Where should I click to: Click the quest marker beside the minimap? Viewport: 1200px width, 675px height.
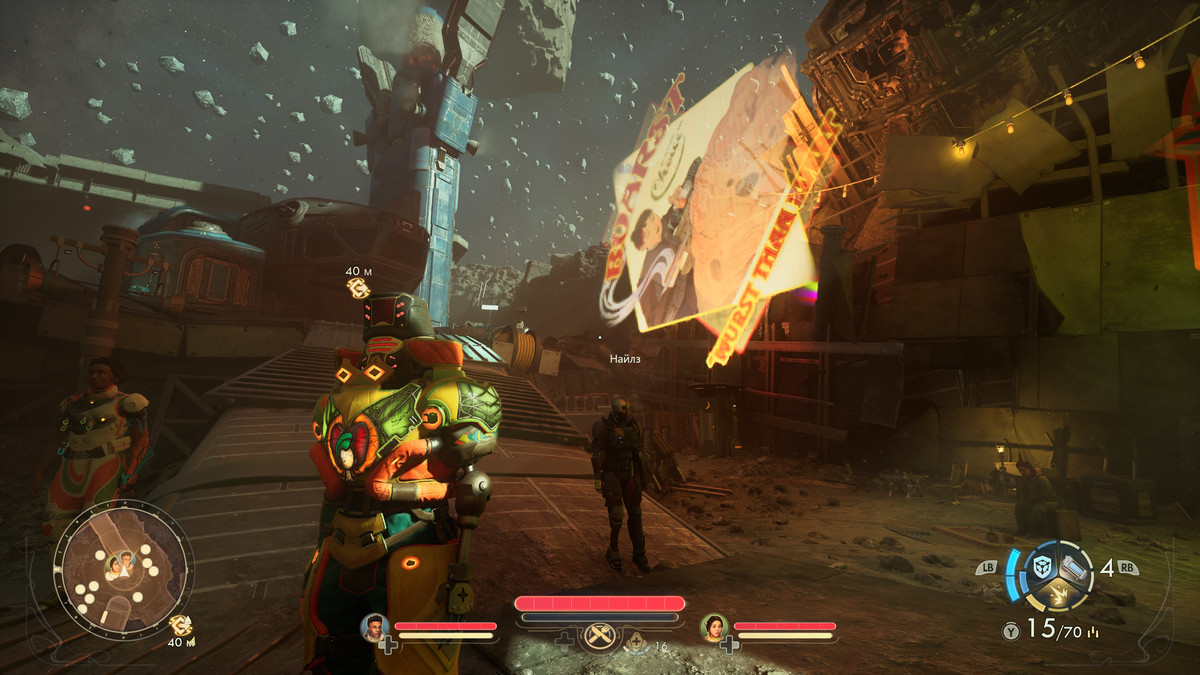point(181,626)
